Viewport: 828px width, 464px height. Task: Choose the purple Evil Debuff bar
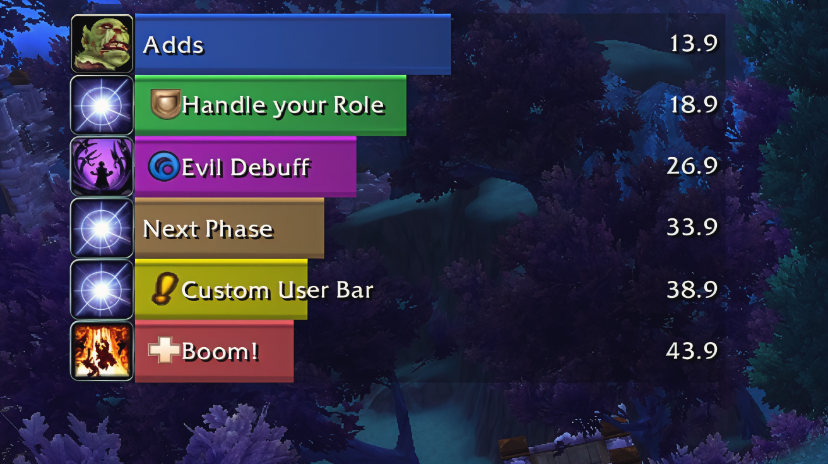point(245,167)
